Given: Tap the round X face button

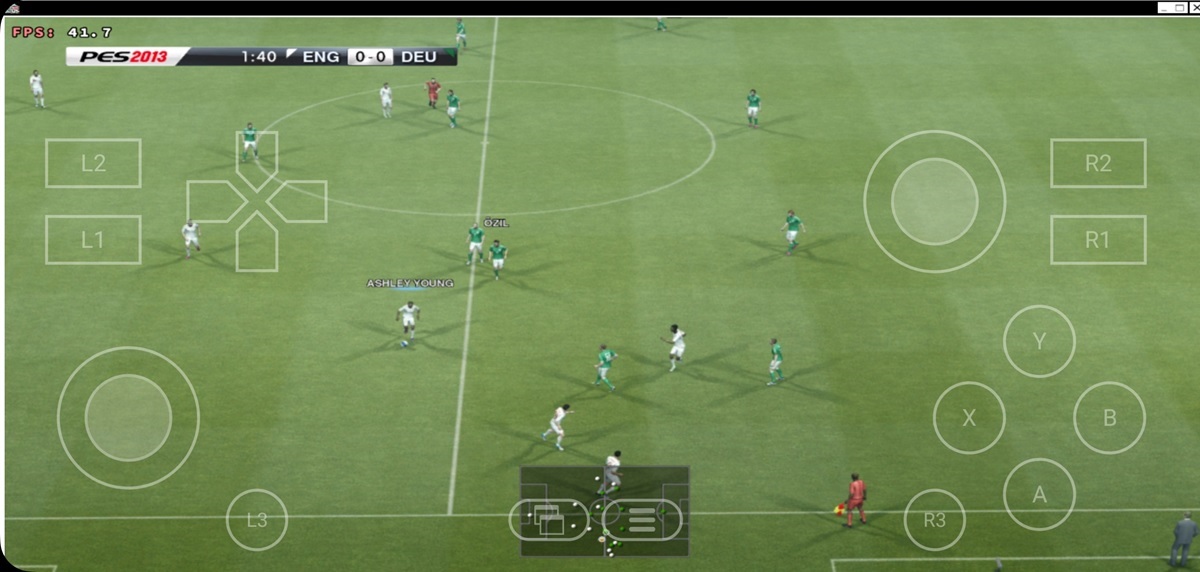Looking at the screenshot, I should tap(969, 418).
